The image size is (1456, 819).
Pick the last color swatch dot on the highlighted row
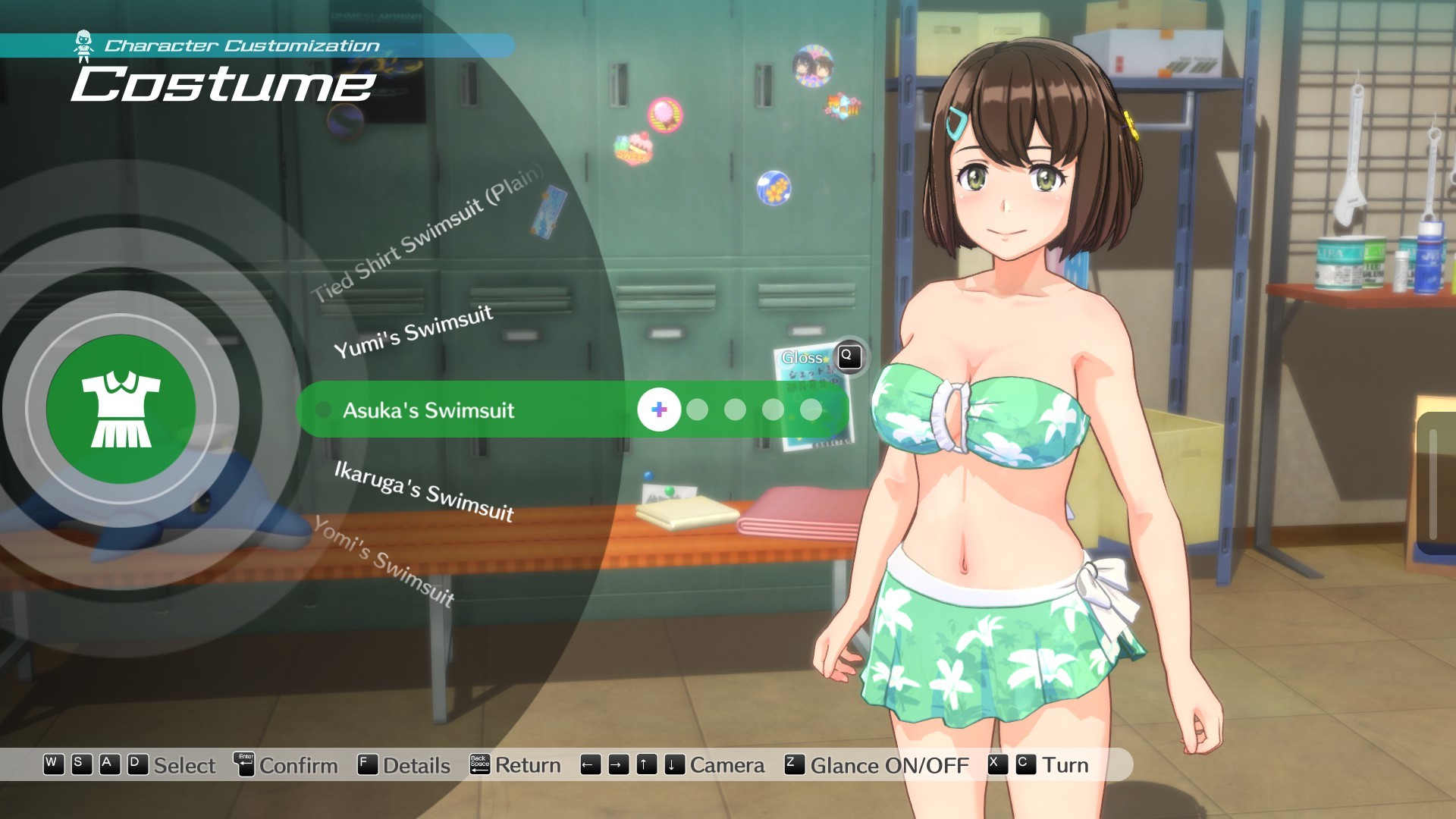point(811,410)
